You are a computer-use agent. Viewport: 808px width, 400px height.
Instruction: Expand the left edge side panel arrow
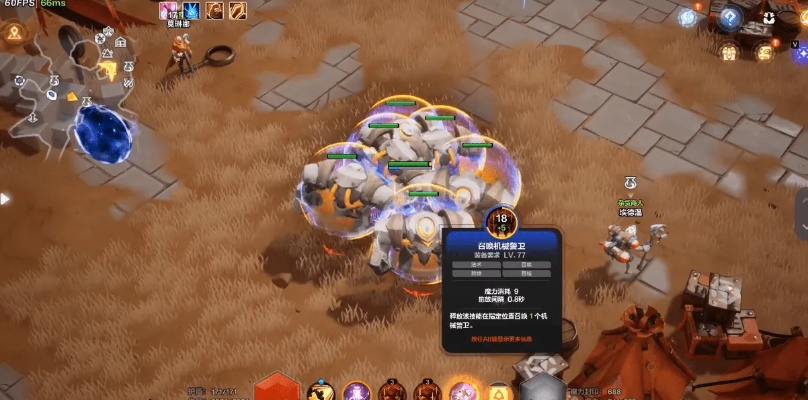[4, 199]
